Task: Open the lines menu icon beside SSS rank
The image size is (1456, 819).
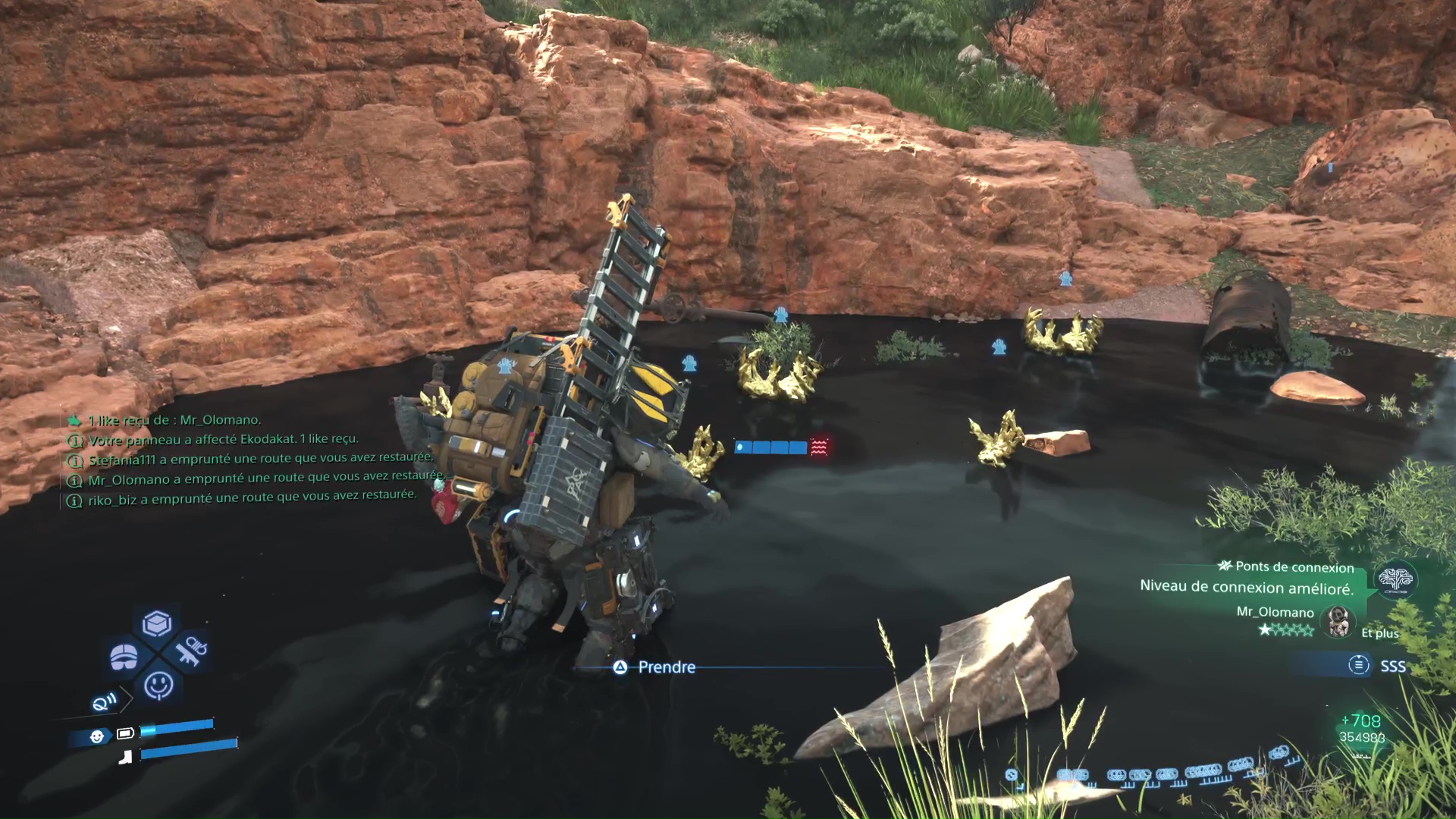Action: 1359,664
